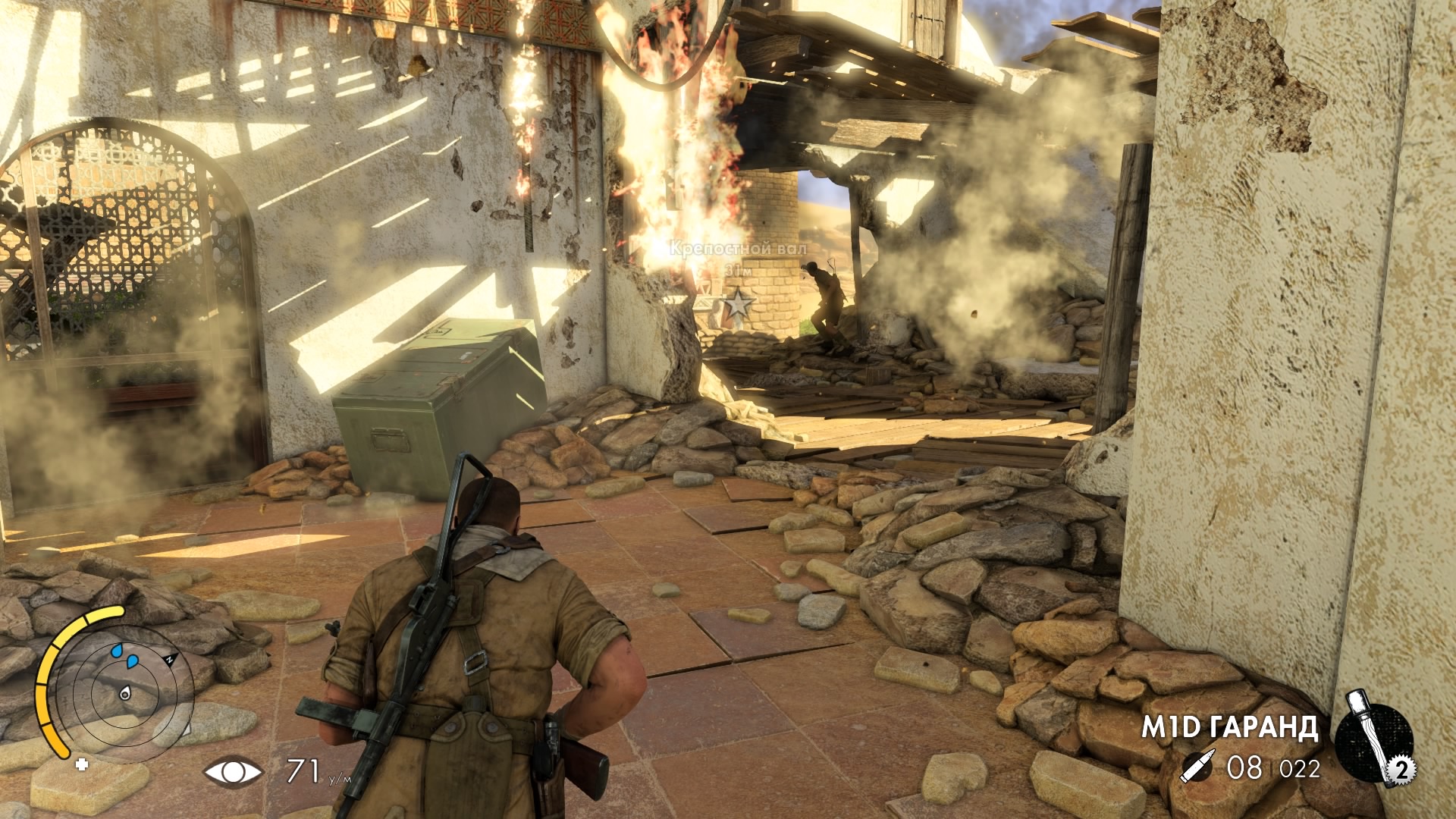
Task: Click the eye visibility indicator icon
Action: click(x=233, y=772)
